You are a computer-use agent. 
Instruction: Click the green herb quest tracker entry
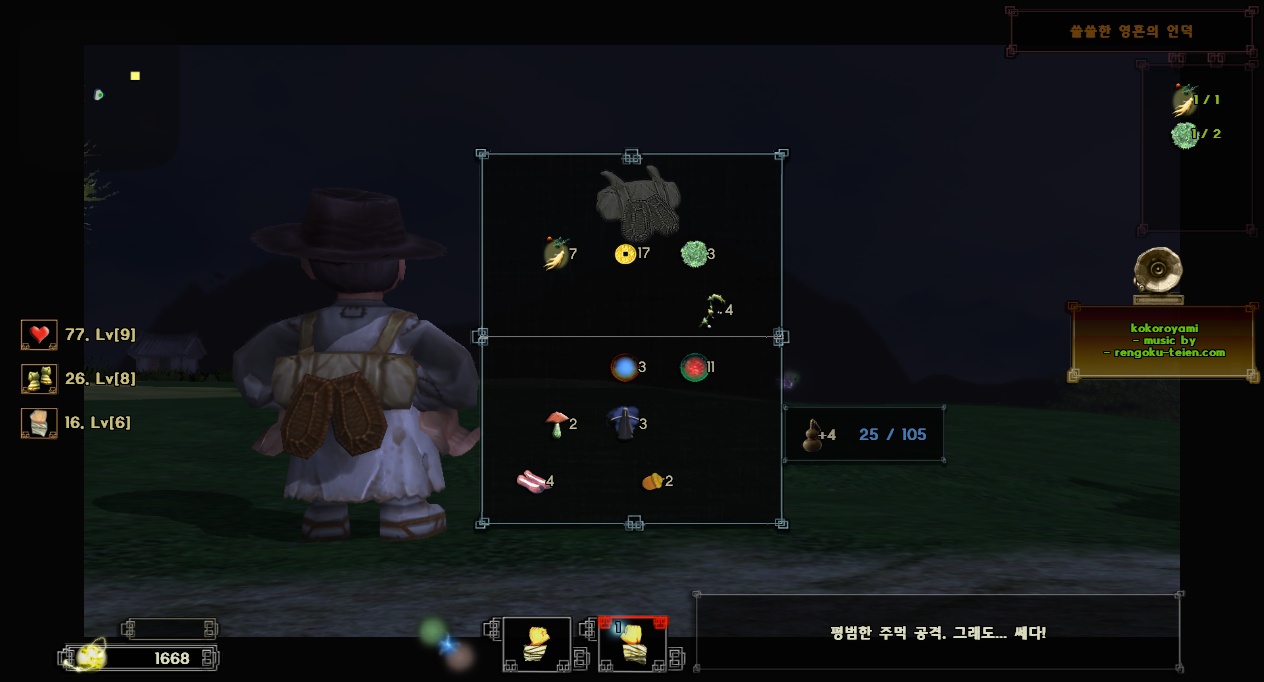pyautogui.click(x=1185, y=134)
